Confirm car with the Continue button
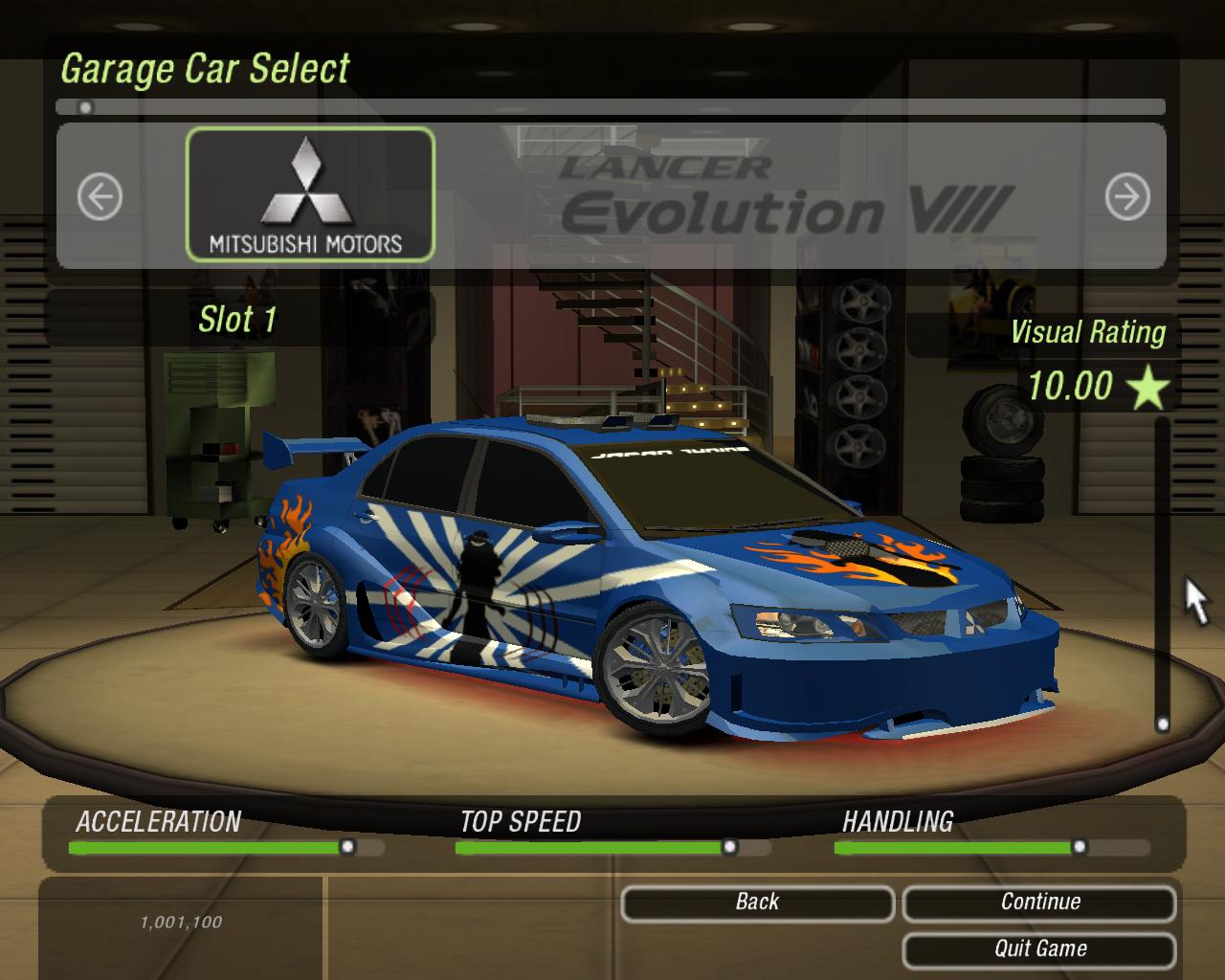 coord(1039,902)
